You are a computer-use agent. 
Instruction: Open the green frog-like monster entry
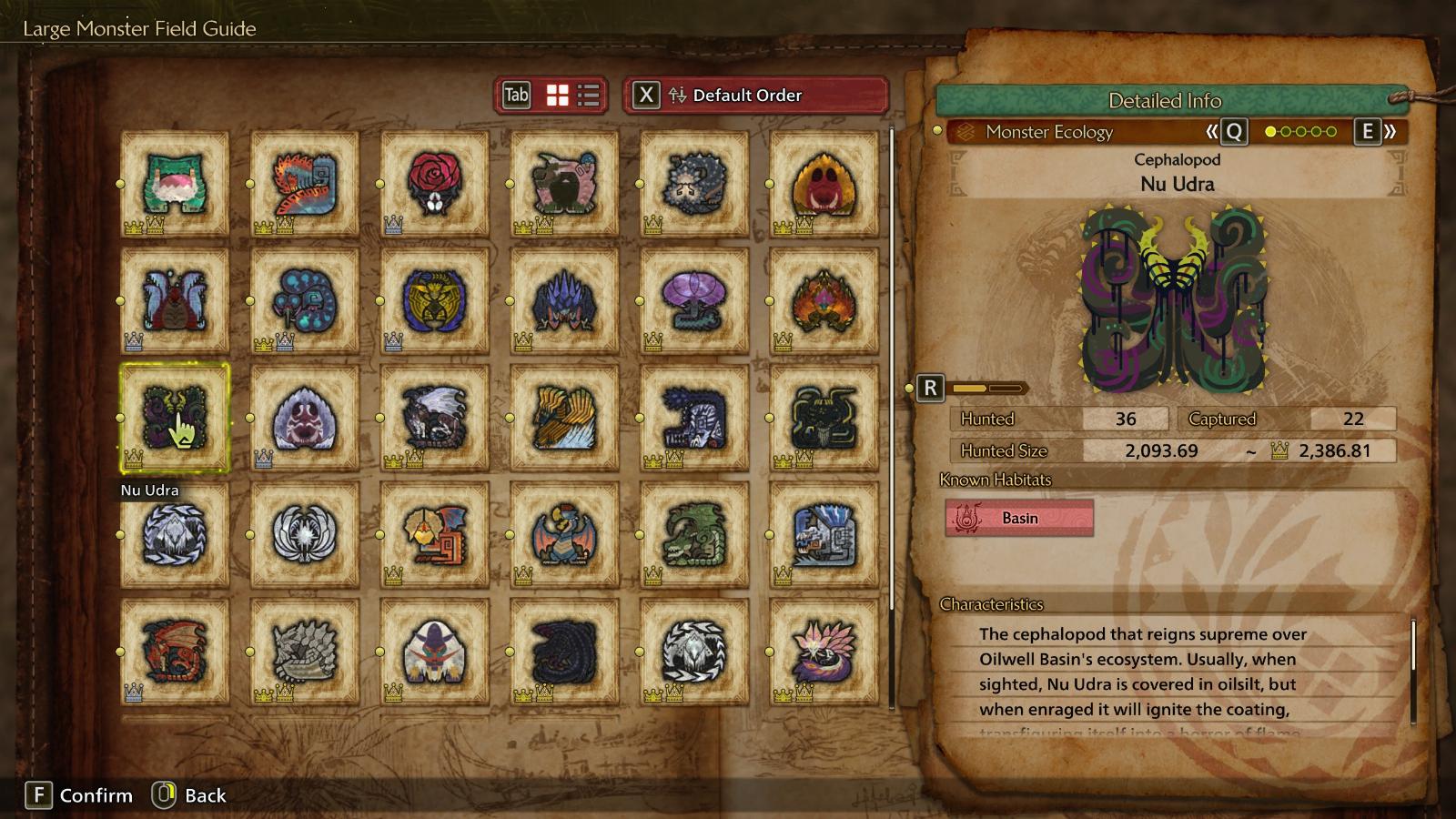(x=175, y=184)
